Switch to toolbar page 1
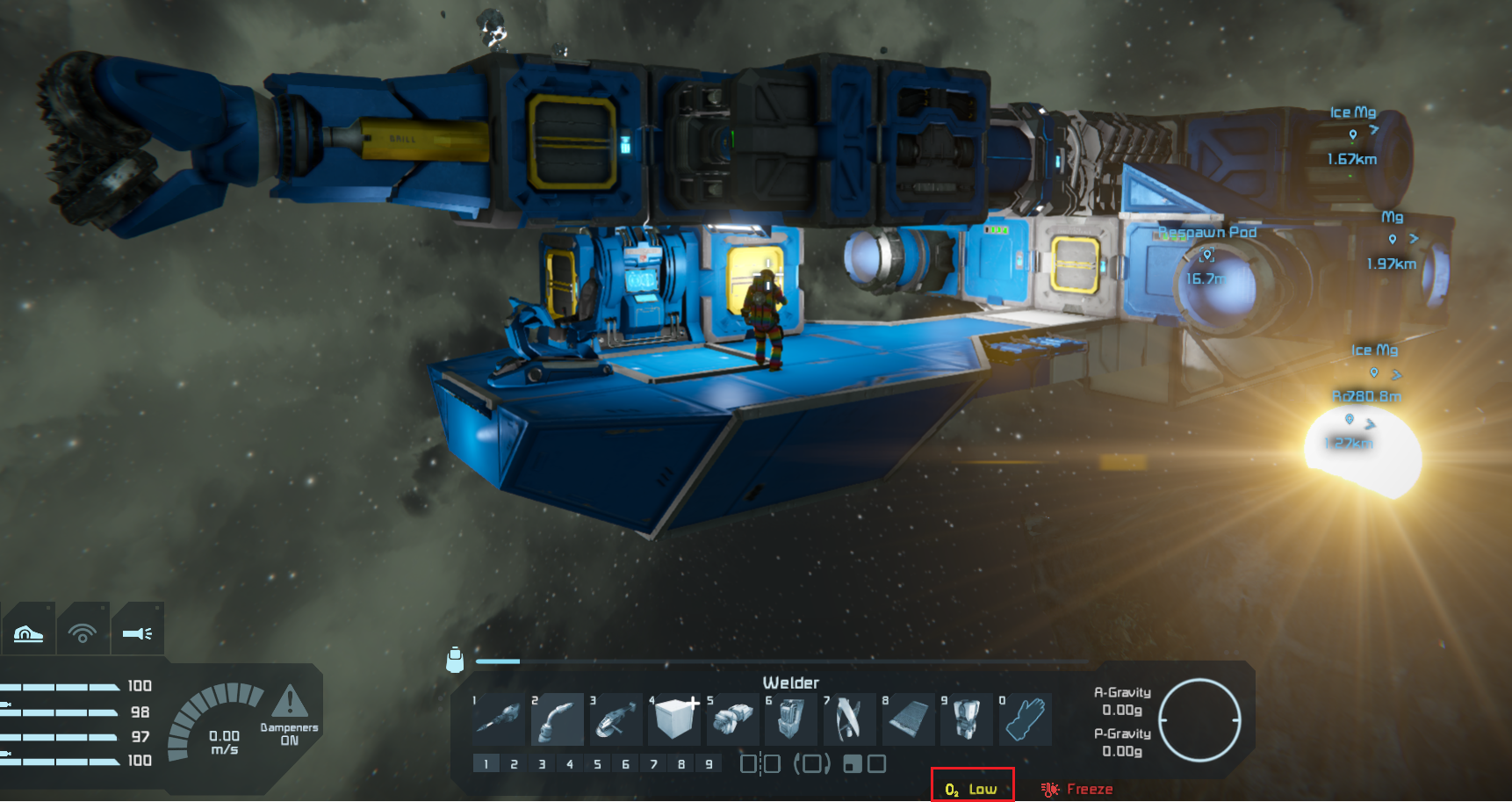Screen dimensions: 1512x802 point(486,764)
